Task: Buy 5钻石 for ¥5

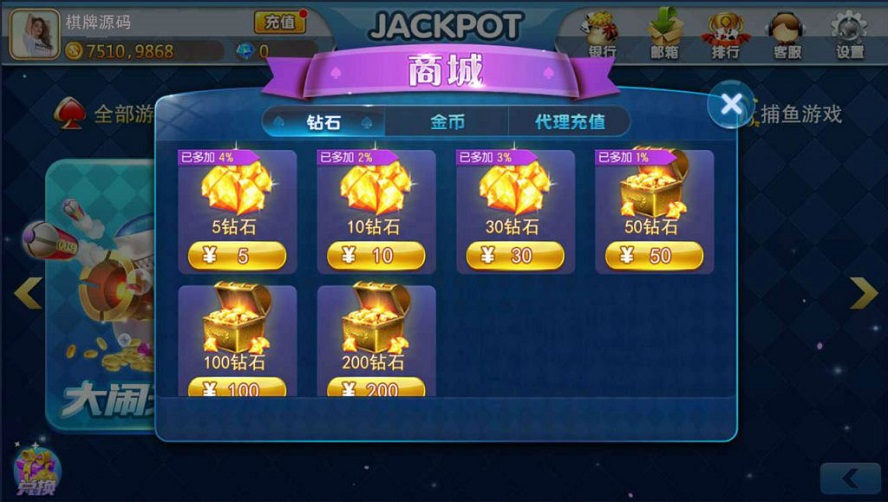Action: point(237,256)
